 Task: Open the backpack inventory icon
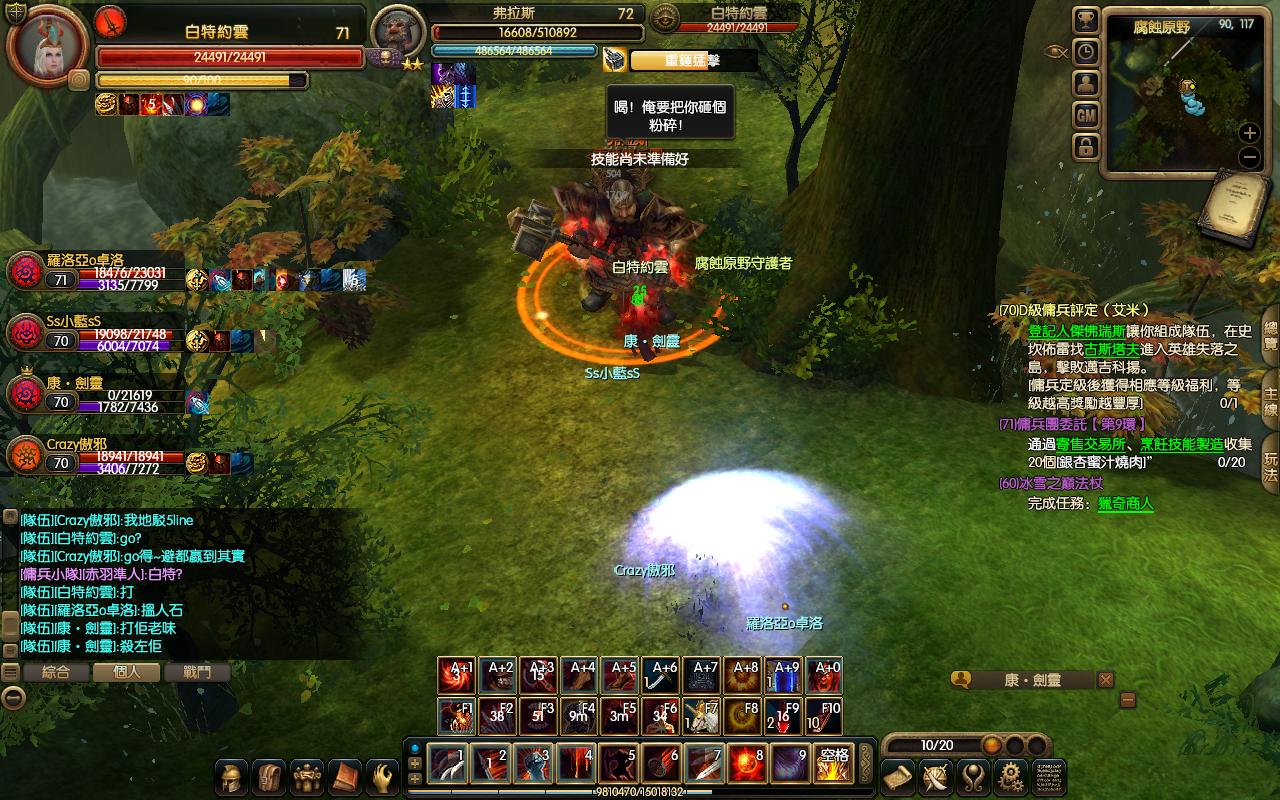[269, 777]
